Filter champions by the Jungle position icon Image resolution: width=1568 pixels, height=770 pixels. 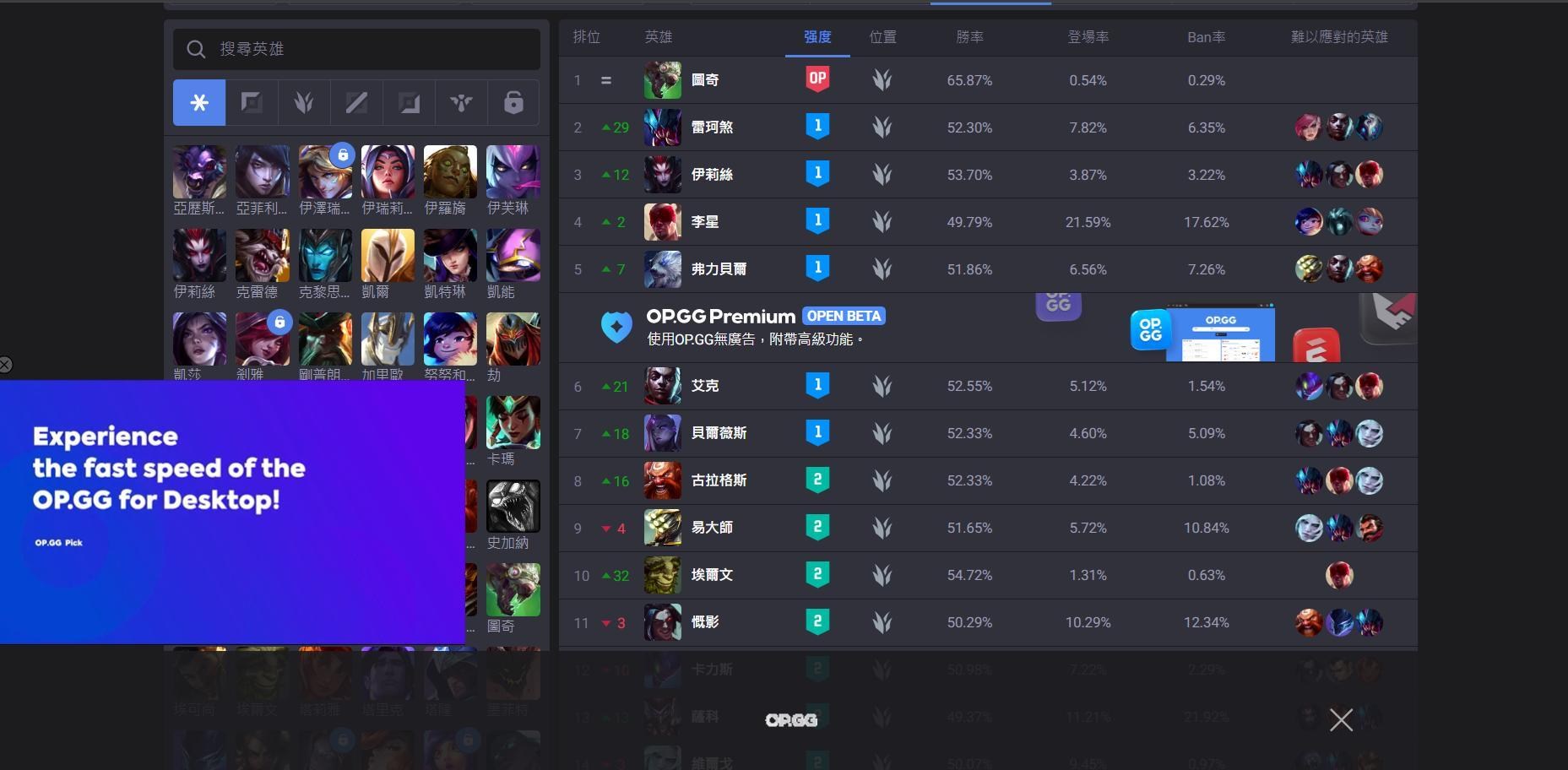click(304, 102)
